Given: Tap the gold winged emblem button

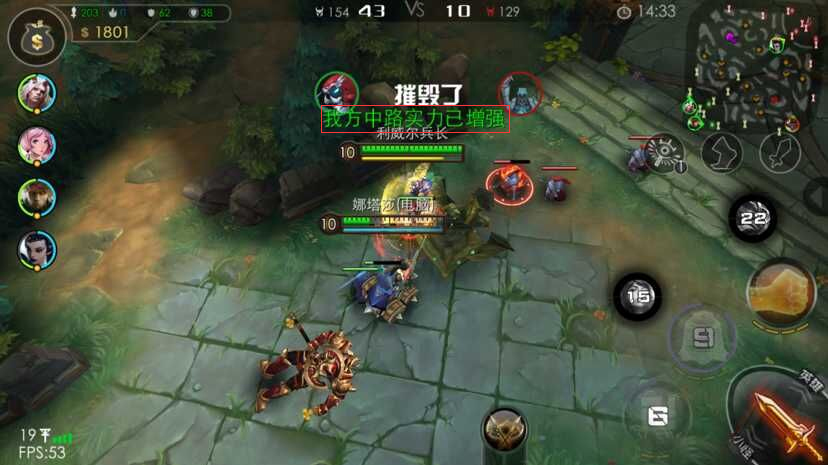Looking at the screenshot, I should click(x=505, y=430).
